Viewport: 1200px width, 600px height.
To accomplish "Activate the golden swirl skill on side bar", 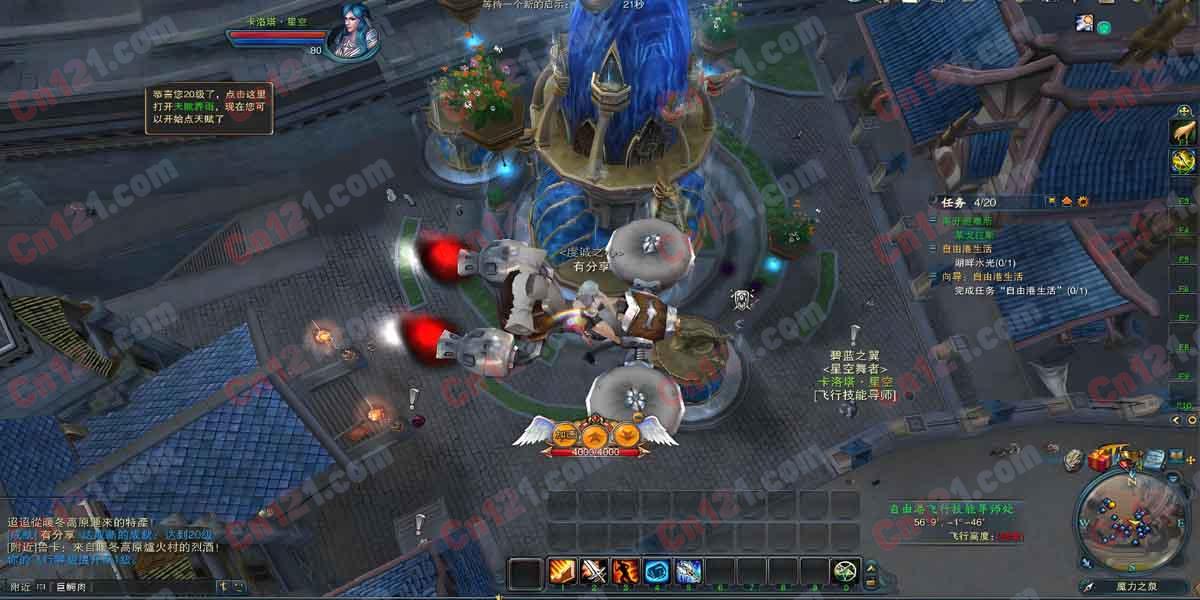I will coord(1183,161).
